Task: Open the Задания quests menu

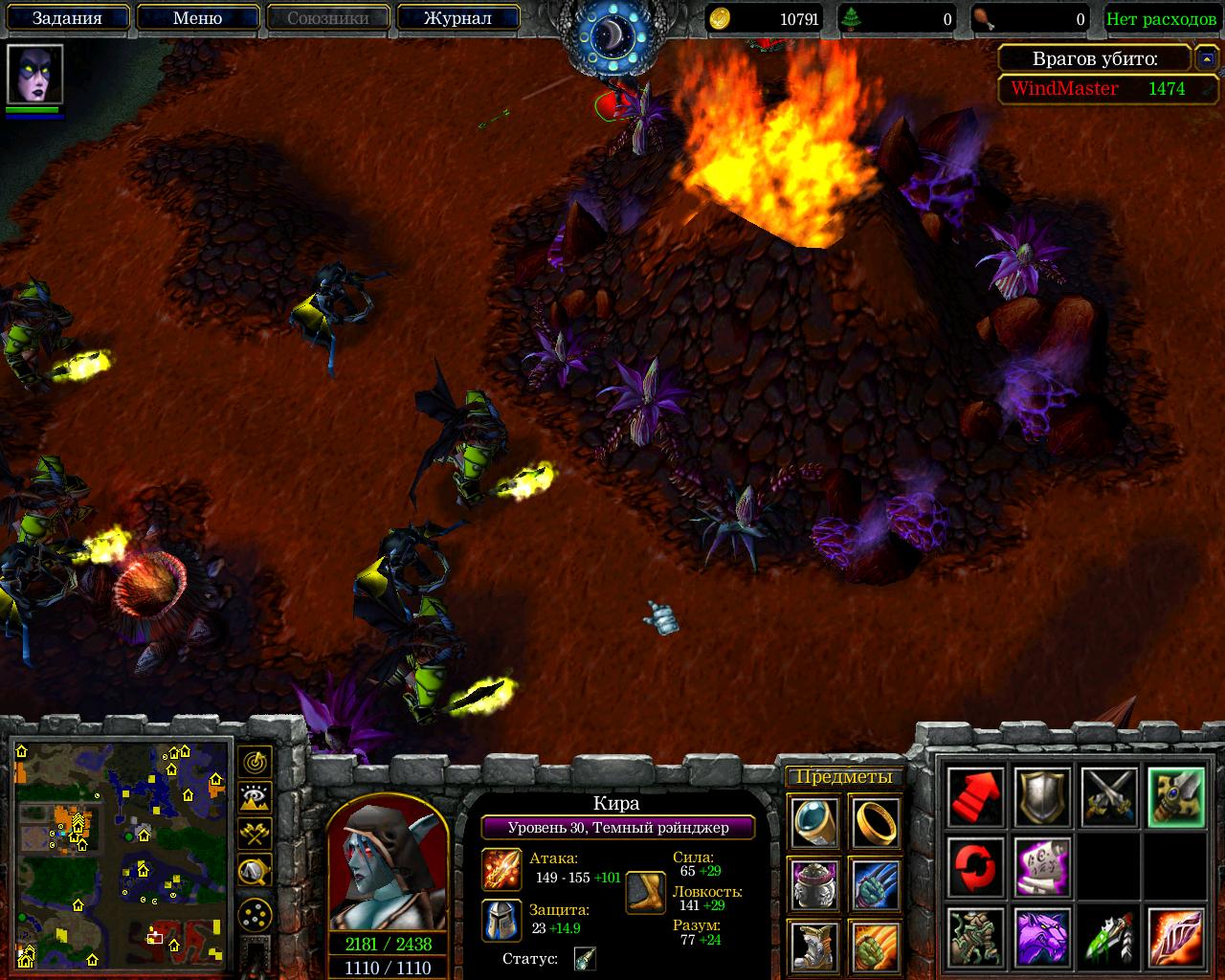Action: tap(67, 18)
